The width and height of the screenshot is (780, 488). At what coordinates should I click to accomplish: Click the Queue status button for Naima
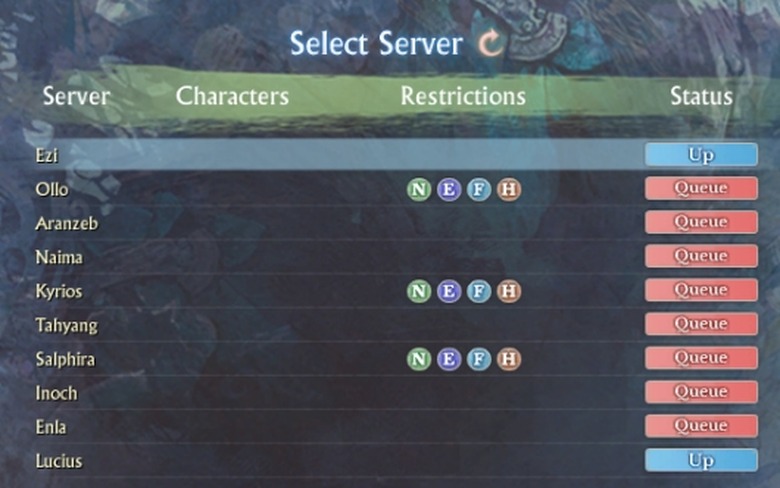click(701, 256)
